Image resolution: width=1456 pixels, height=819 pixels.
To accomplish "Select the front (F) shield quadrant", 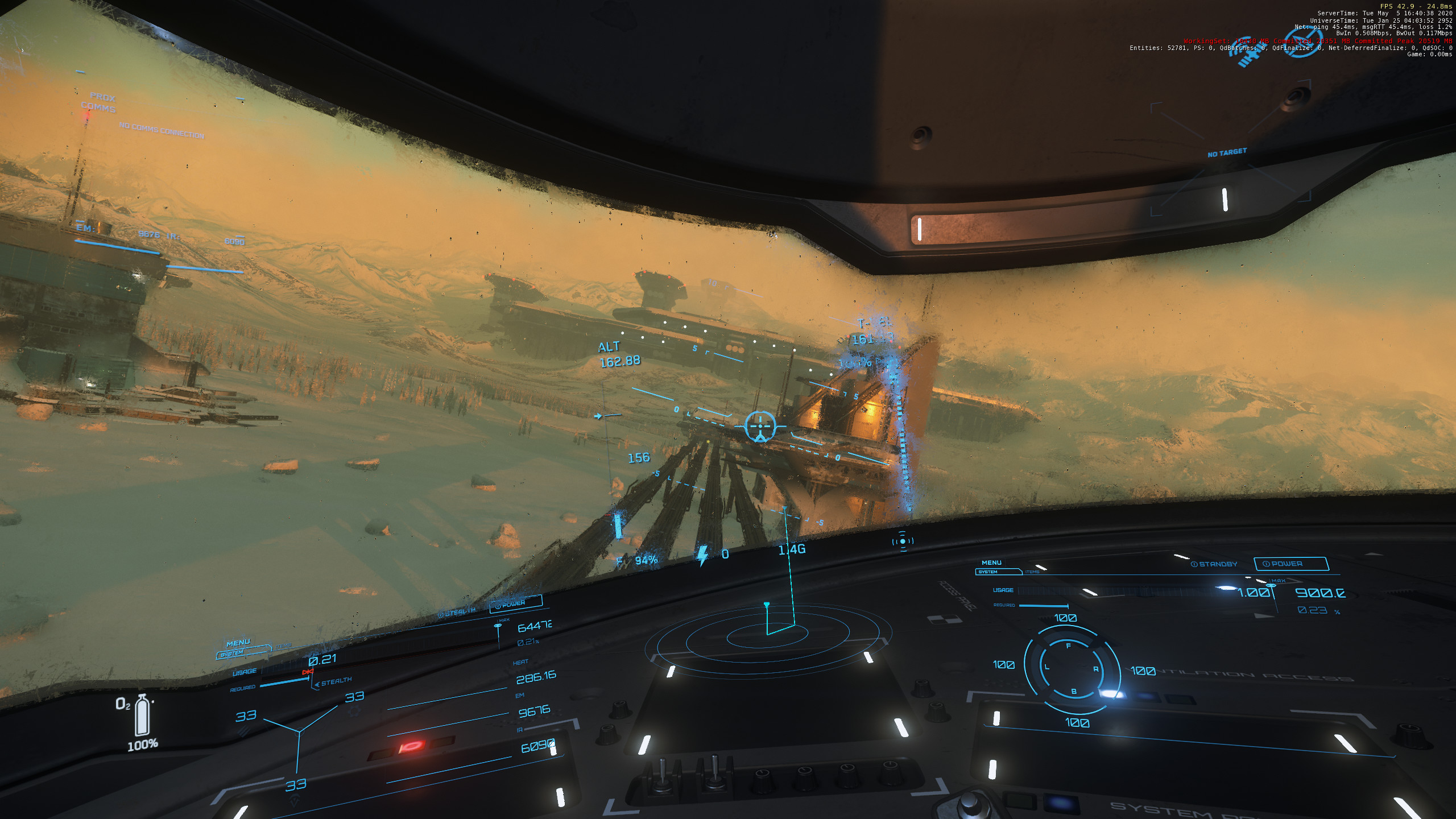I will point(1068,646).
